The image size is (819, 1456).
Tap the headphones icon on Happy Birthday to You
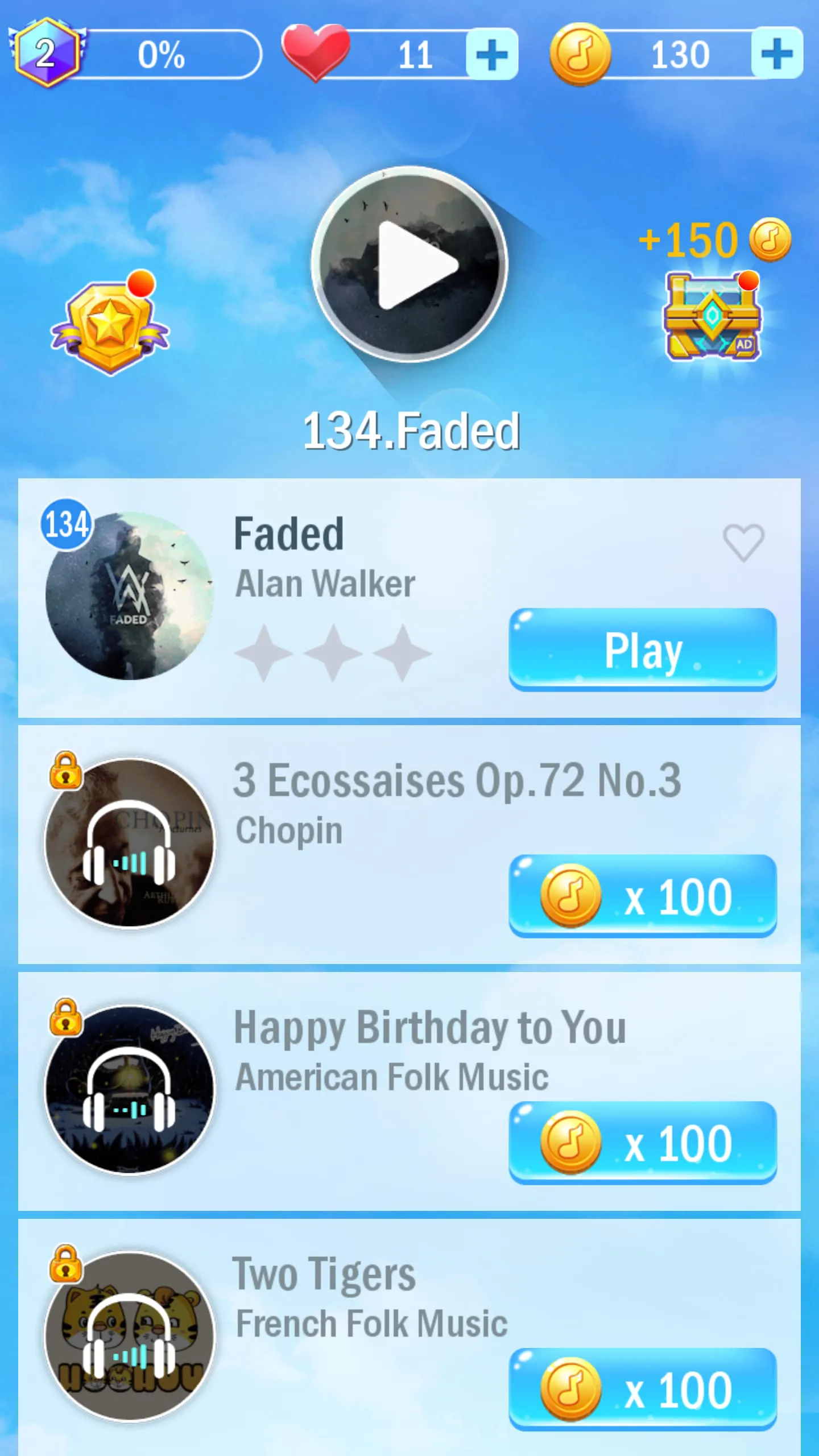click(x=129, y=1091)
